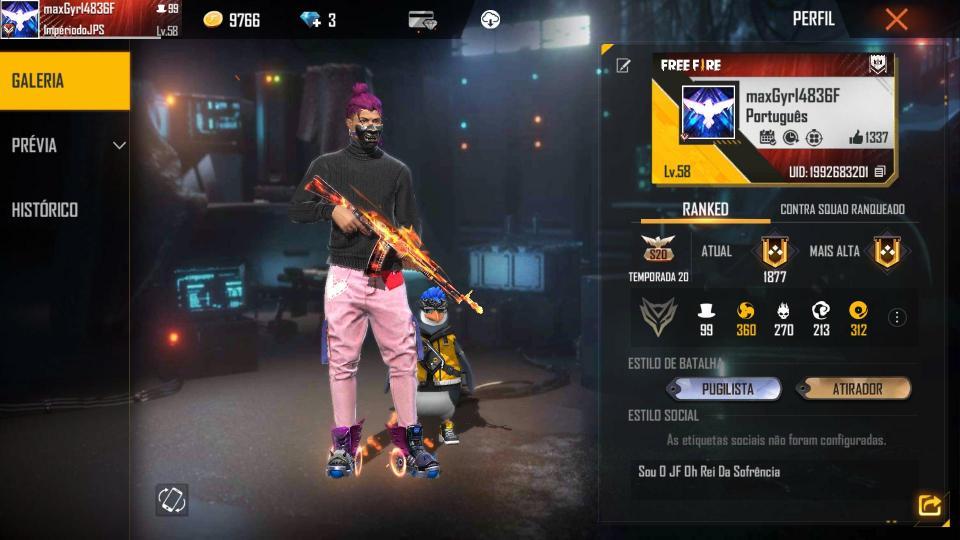960x540 pixels.
Task: Switch to the Ranked tab
Action: click(705, 209)
